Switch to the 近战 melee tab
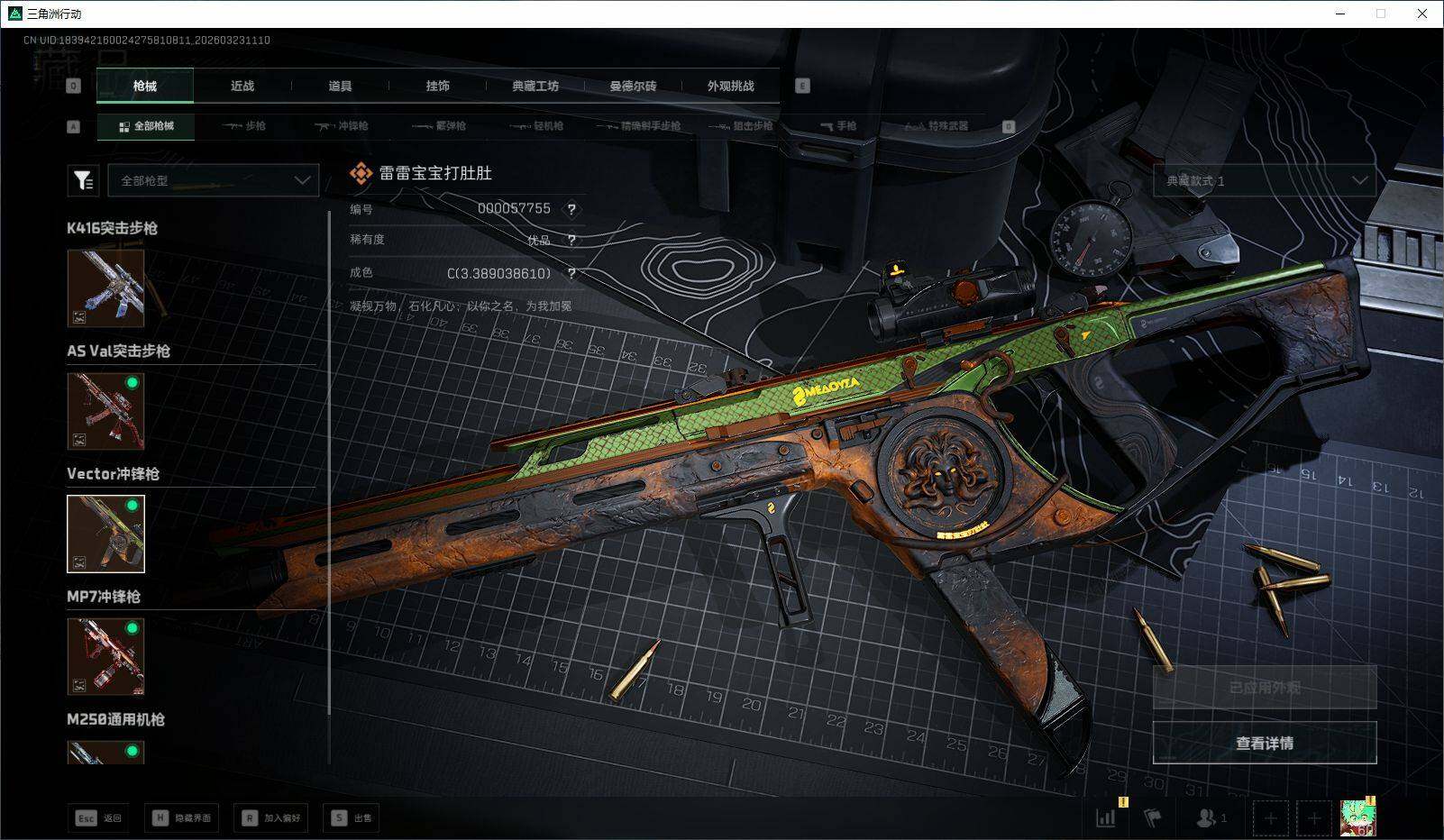This screenshot has height=840, width=1444. [x=242, y=86]
